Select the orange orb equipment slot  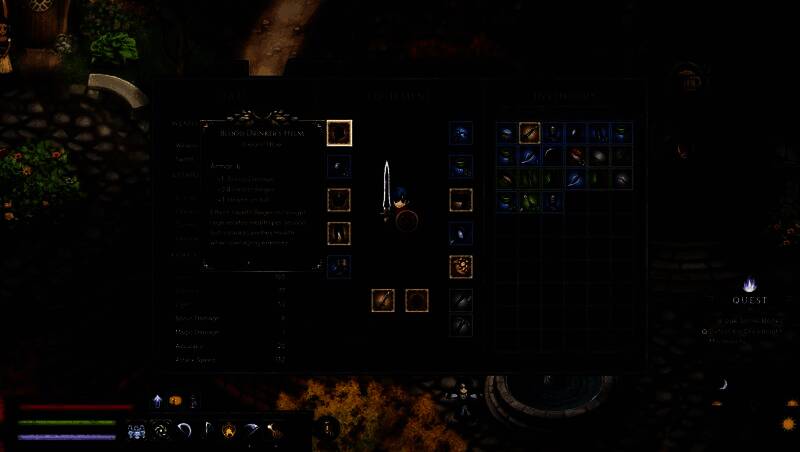(x=461, y=266)
